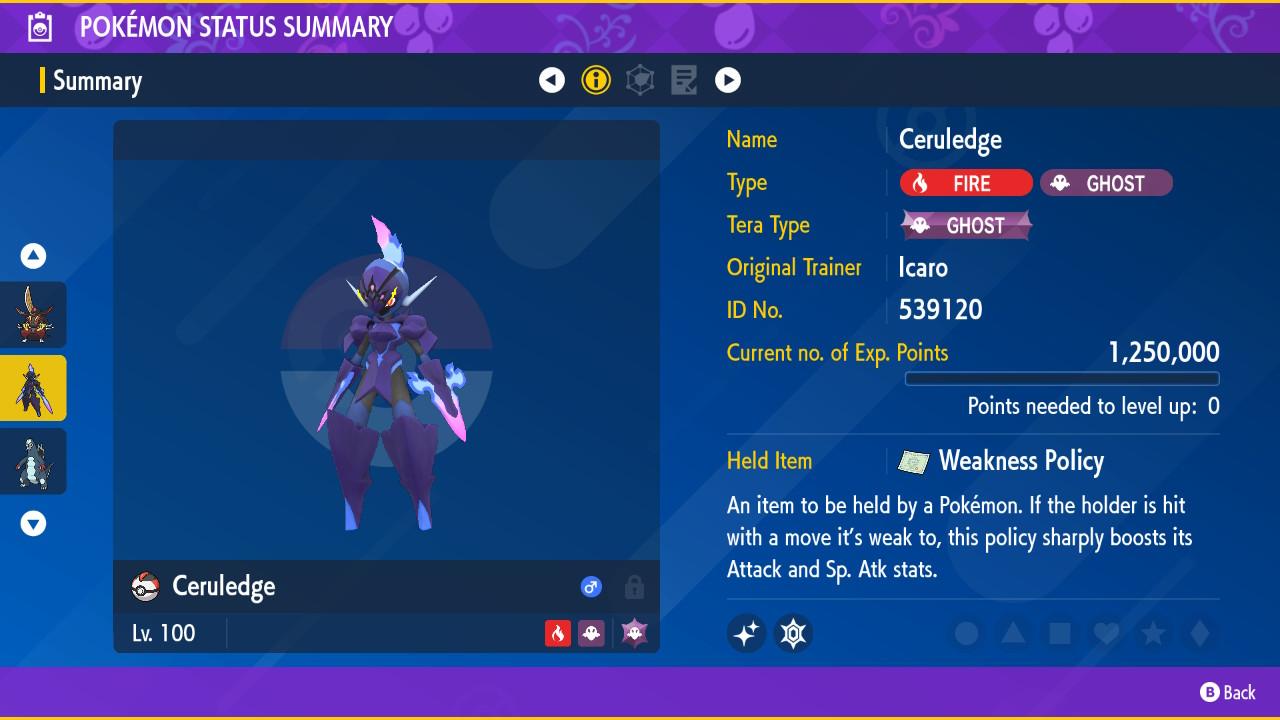Viewport: 1280px width, 720px height.
Task: Switch to the stats hexagon tab
Action: pos(640,80)
